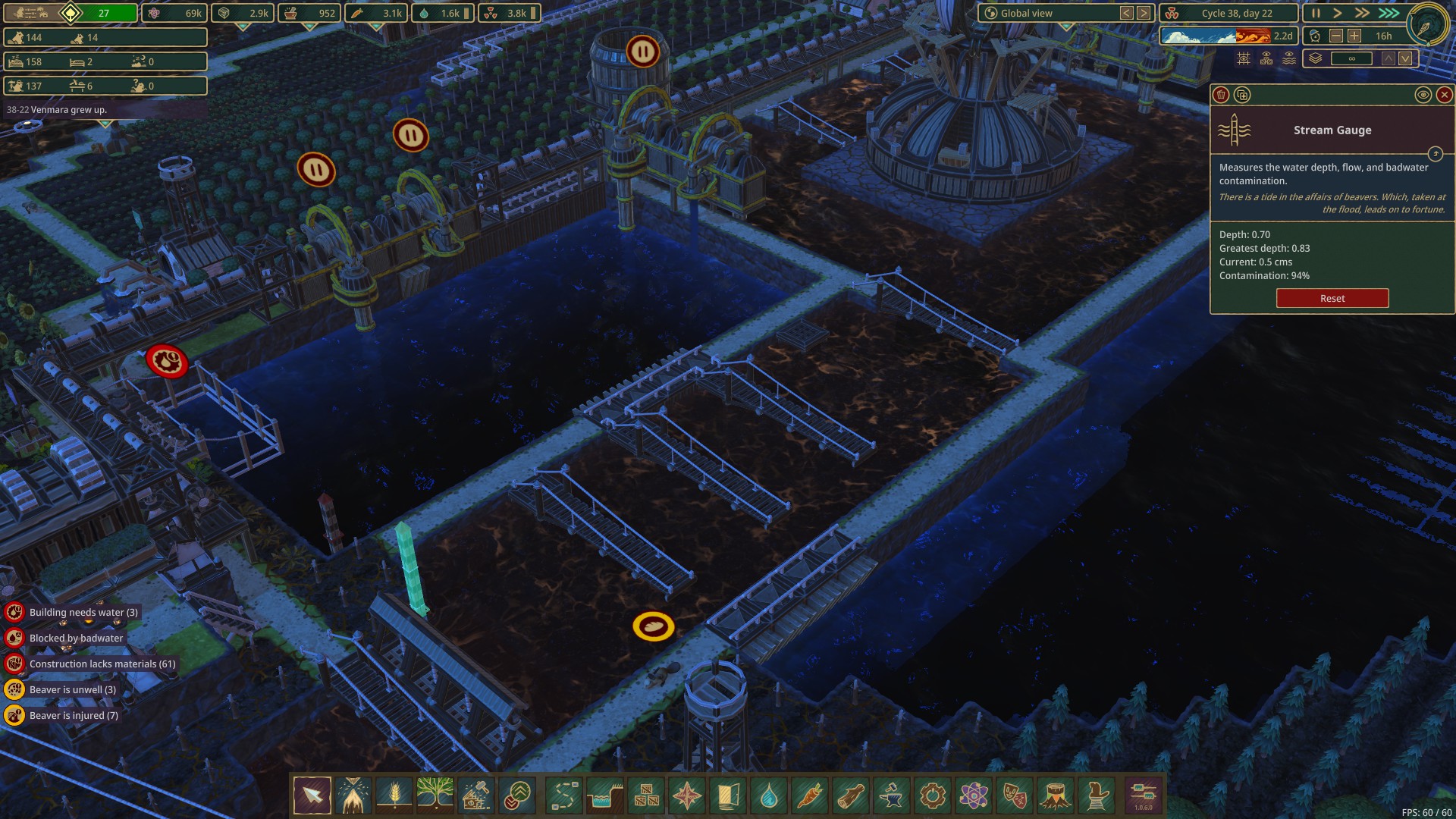Viewport: 1456px width, 819px height.
Task: Delete the selected Stream Gauge building
Action: coord(1221,95)
